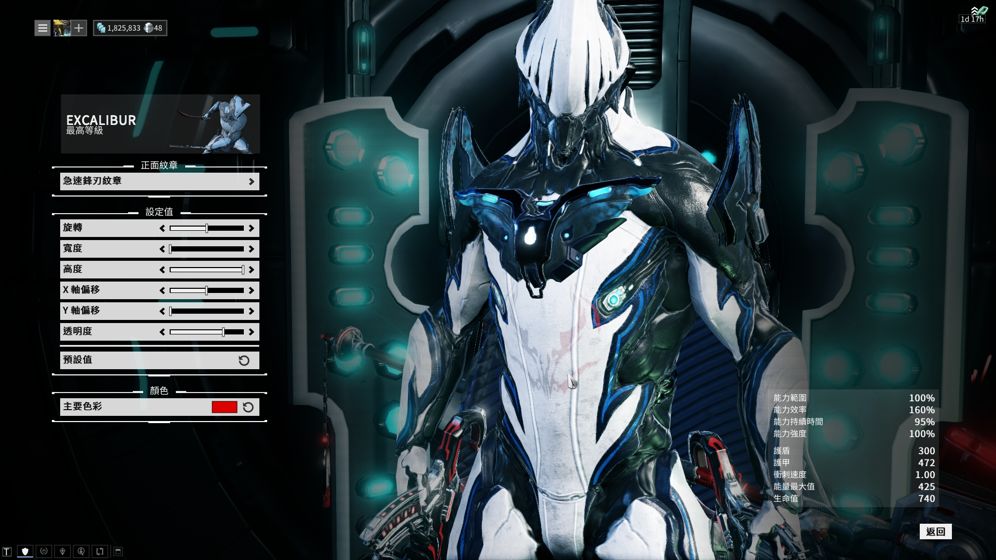This screenshot has width=996, height=560.
Task: Go back with the 返回 button
Action: pos(935,532)
